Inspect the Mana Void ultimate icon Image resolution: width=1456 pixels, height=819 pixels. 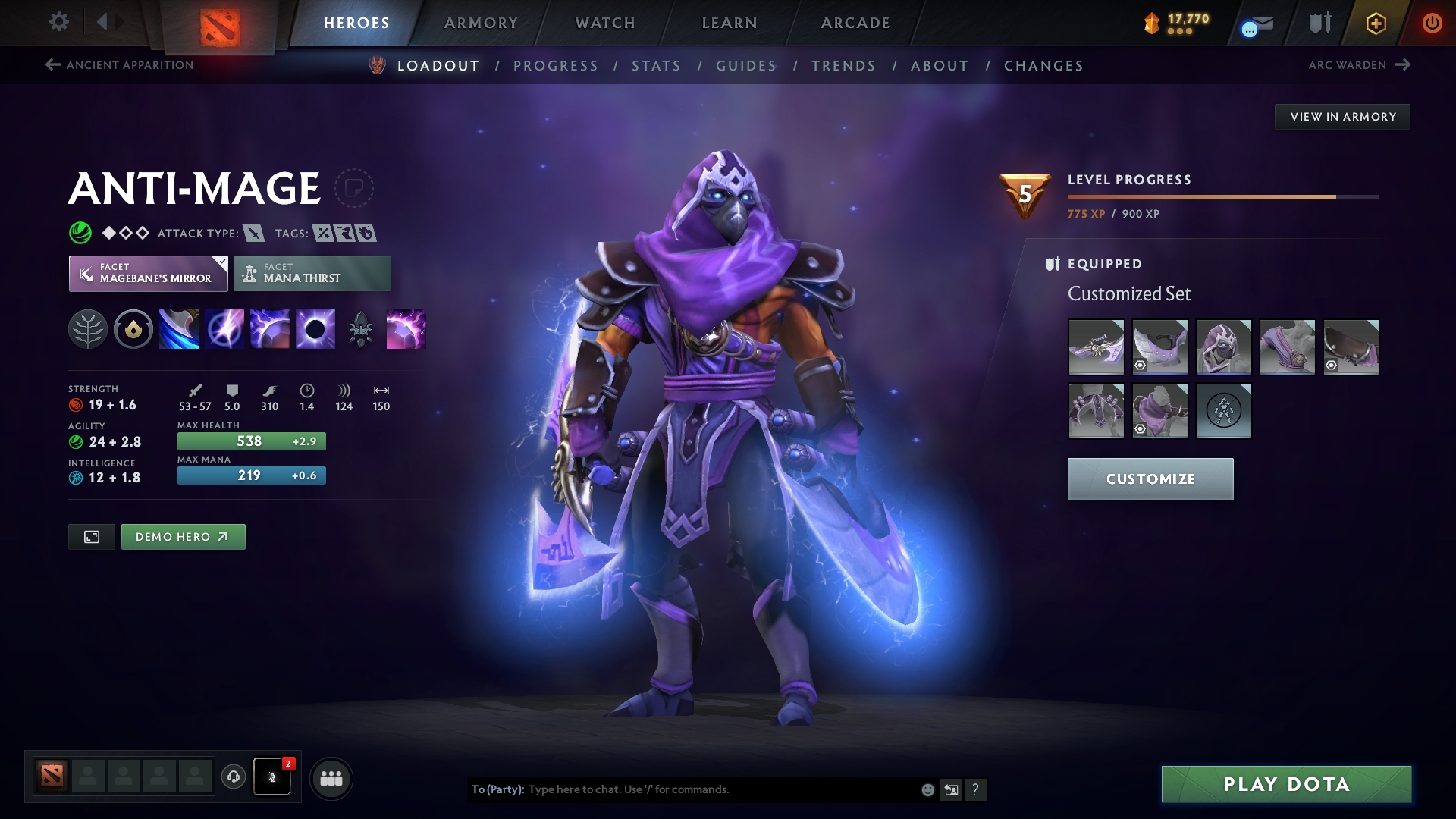[315, 328]
